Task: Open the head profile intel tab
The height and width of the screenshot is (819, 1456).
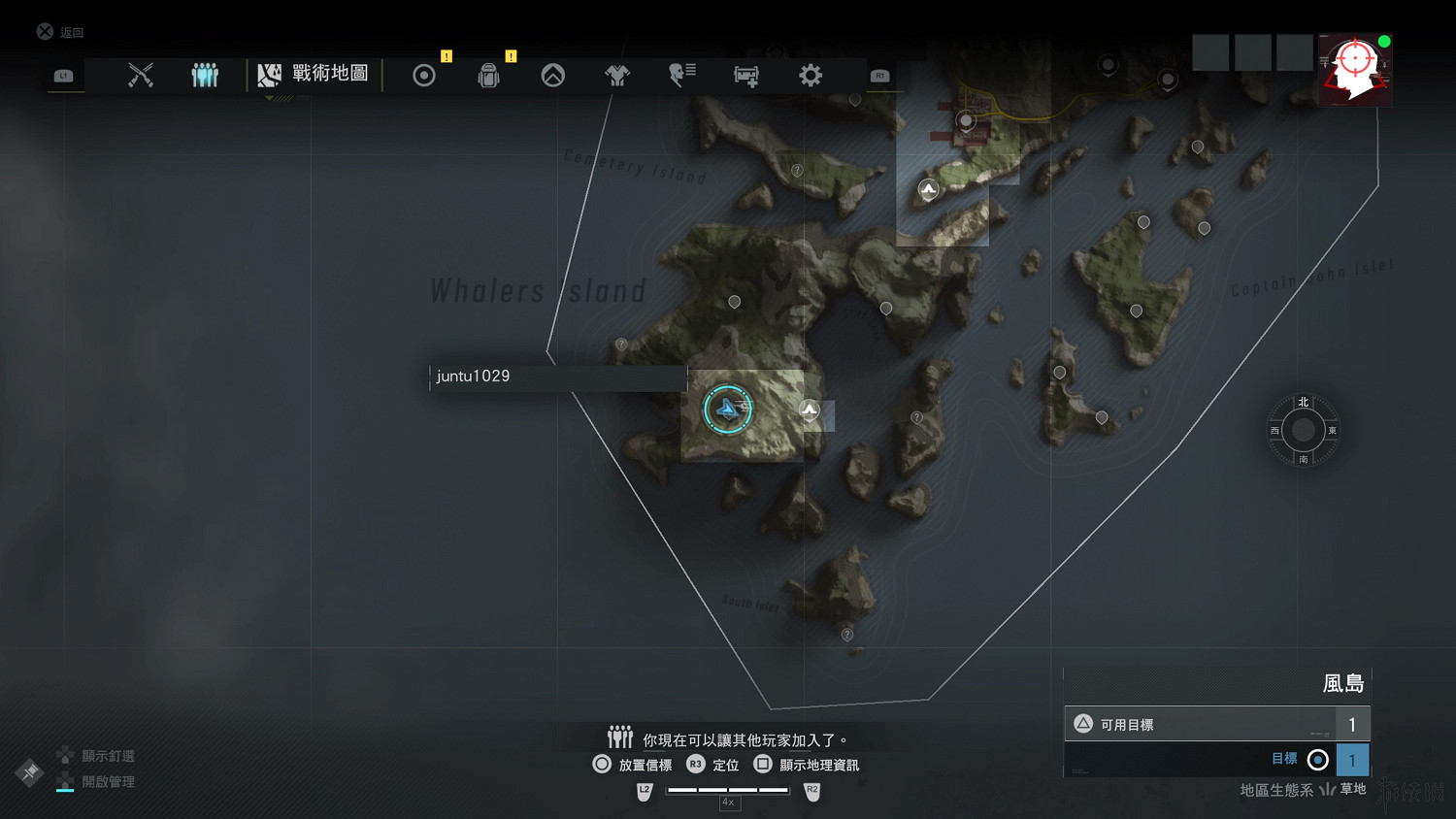Action: coord(681,75)
